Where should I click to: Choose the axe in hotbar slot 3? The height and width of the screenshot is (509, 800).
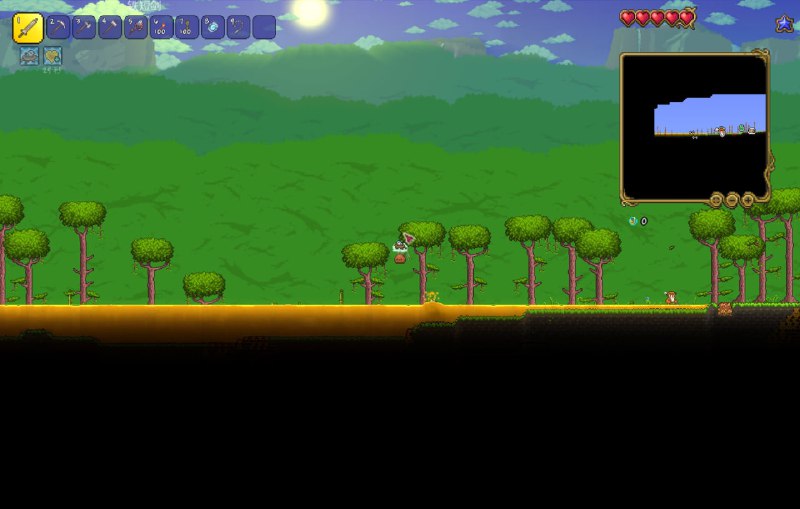[x=84, y=27]
